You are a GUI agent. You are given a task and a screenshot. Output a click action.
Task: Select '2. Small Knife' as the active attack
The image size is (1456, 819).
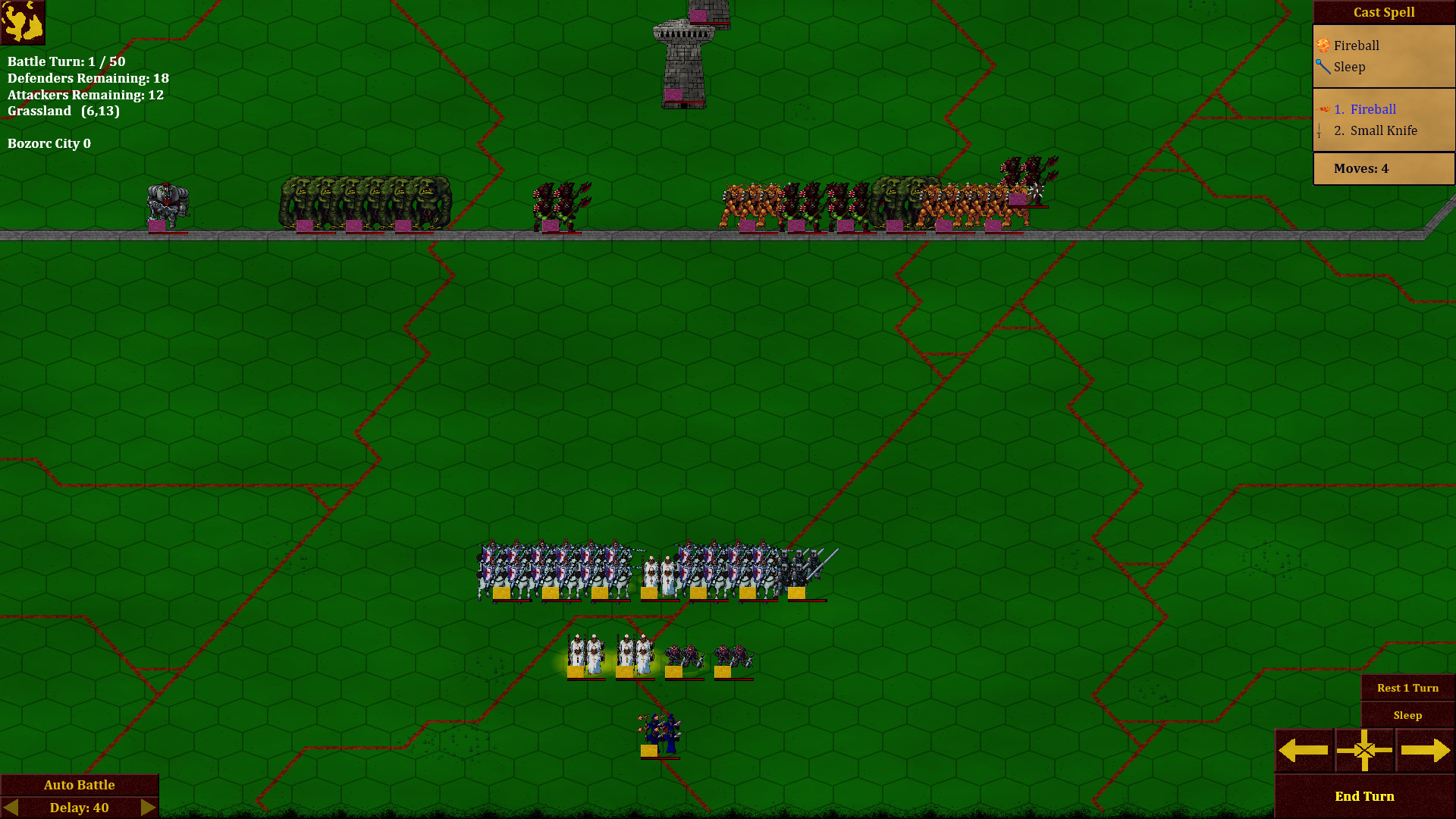click(1376, 130)
